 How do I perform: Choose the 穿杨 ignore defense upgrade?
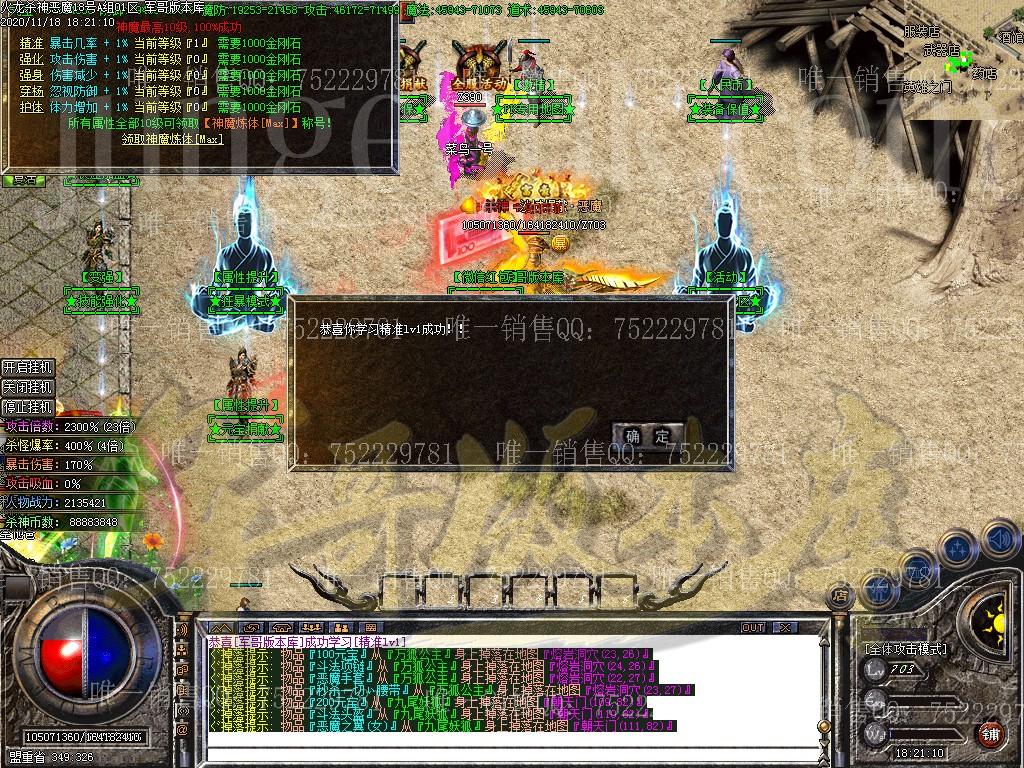click(x=31, y=91)
